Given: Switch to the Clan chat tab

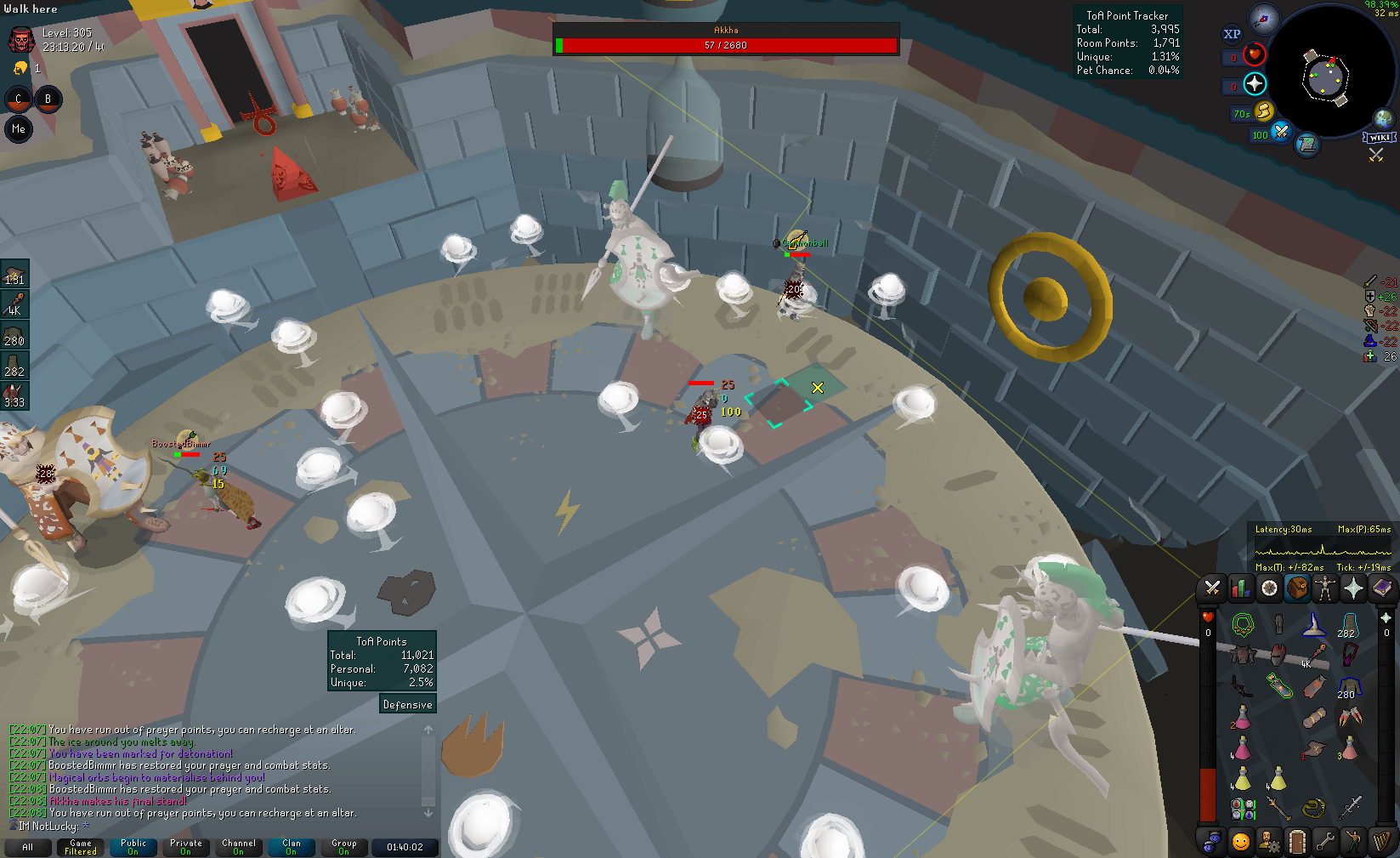Looking at the screenshot, I should [292, 847].
